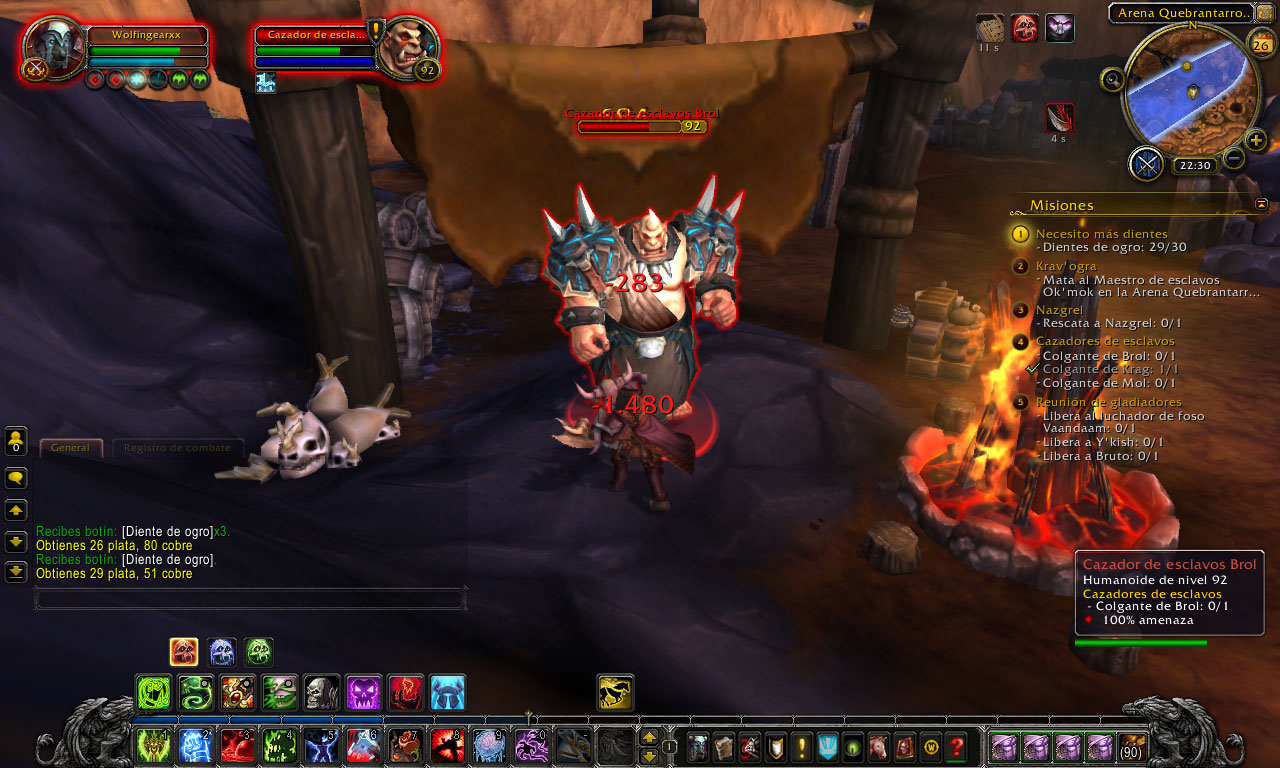Click Wolfingearxx's player portrait
1280x768 pixels.
click(54, 48)
